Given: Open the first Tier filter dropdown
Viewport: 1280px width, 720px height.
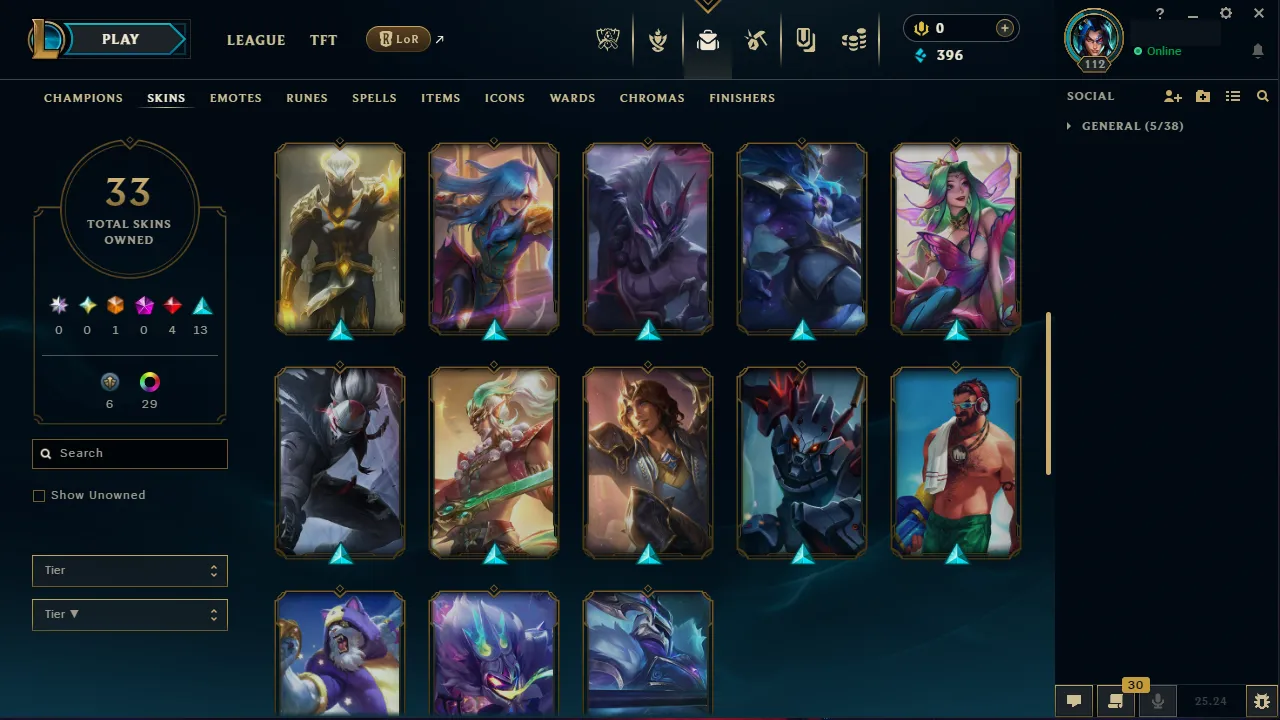Looking at the screenshot, I should [x=129, y=570].
